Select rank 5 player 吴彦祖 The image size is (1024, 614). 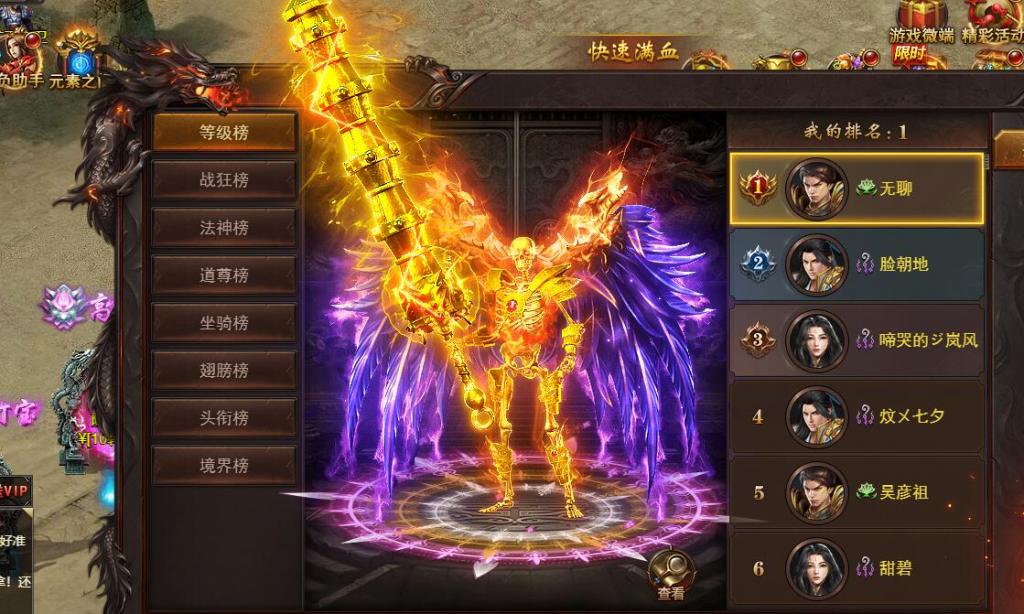coord(856,492)
